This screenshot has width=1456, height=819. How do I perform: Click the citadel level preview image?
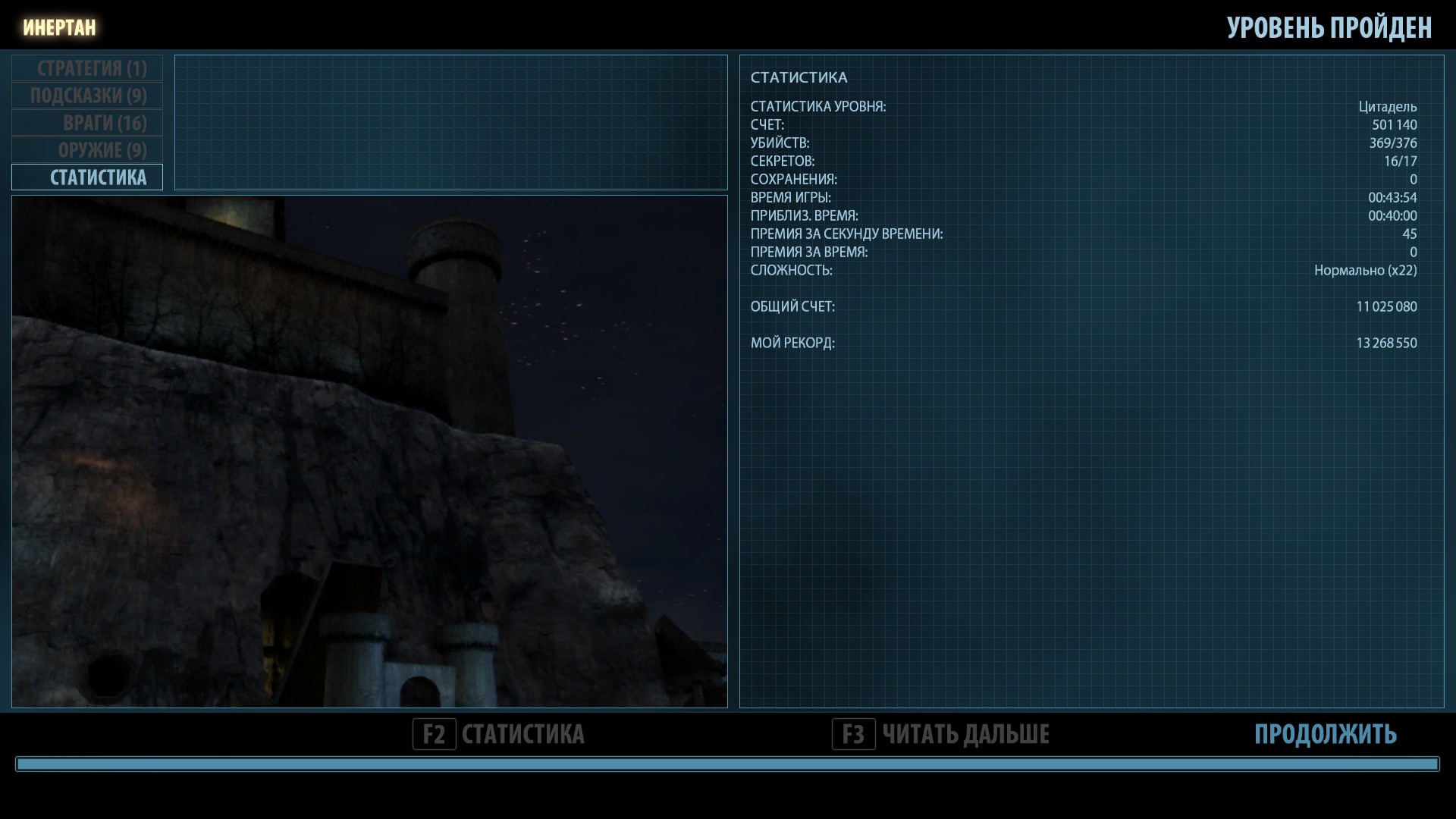click(369, 451)
